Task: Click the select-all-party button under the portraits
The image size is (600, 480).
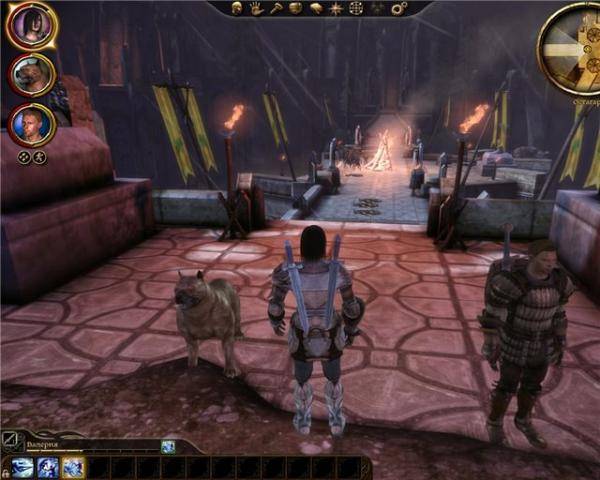Action: pyautogui.click(x=24, y=157)
